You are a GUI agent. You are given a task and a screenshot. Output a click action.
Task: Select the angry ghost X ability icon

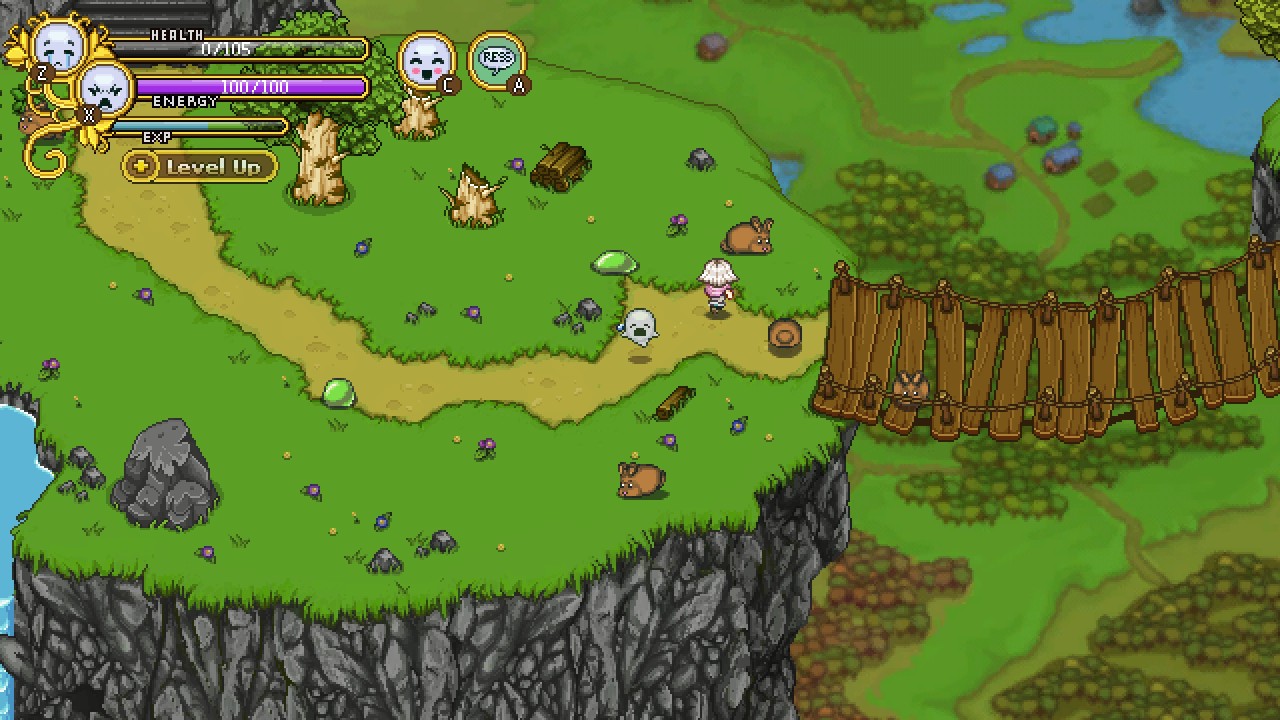pyautogui.click(x=103, y=88)
